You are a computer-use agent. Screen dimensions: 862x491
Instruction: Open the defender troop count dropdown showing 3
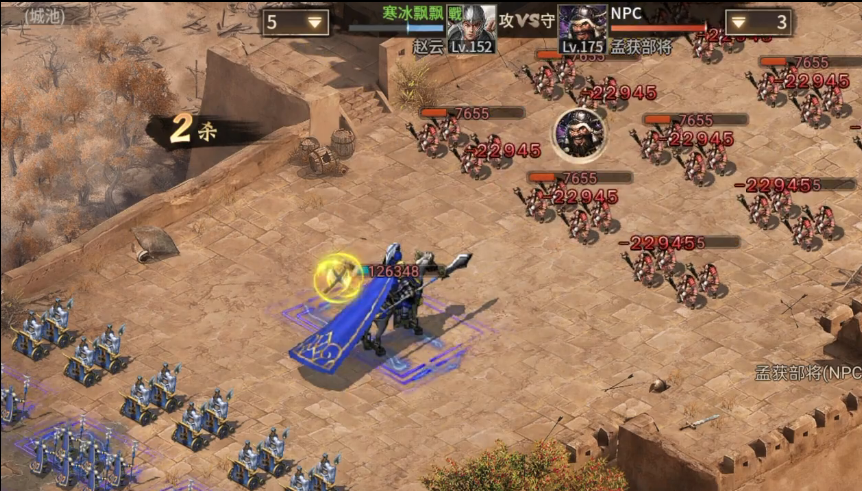tap(757, 22)
